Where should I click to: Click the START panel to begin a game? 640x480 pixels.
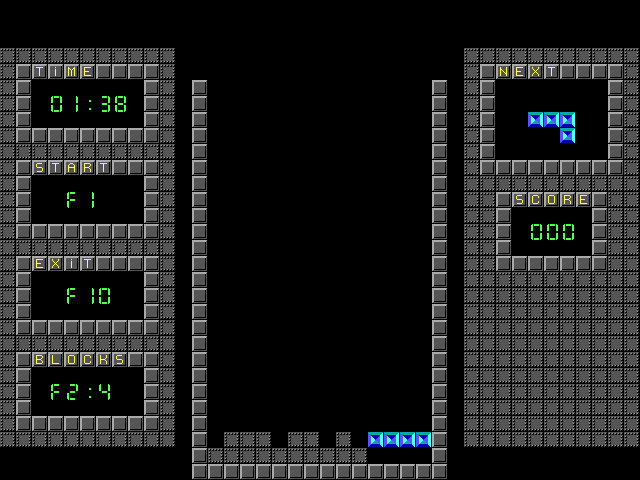[87, 199]
